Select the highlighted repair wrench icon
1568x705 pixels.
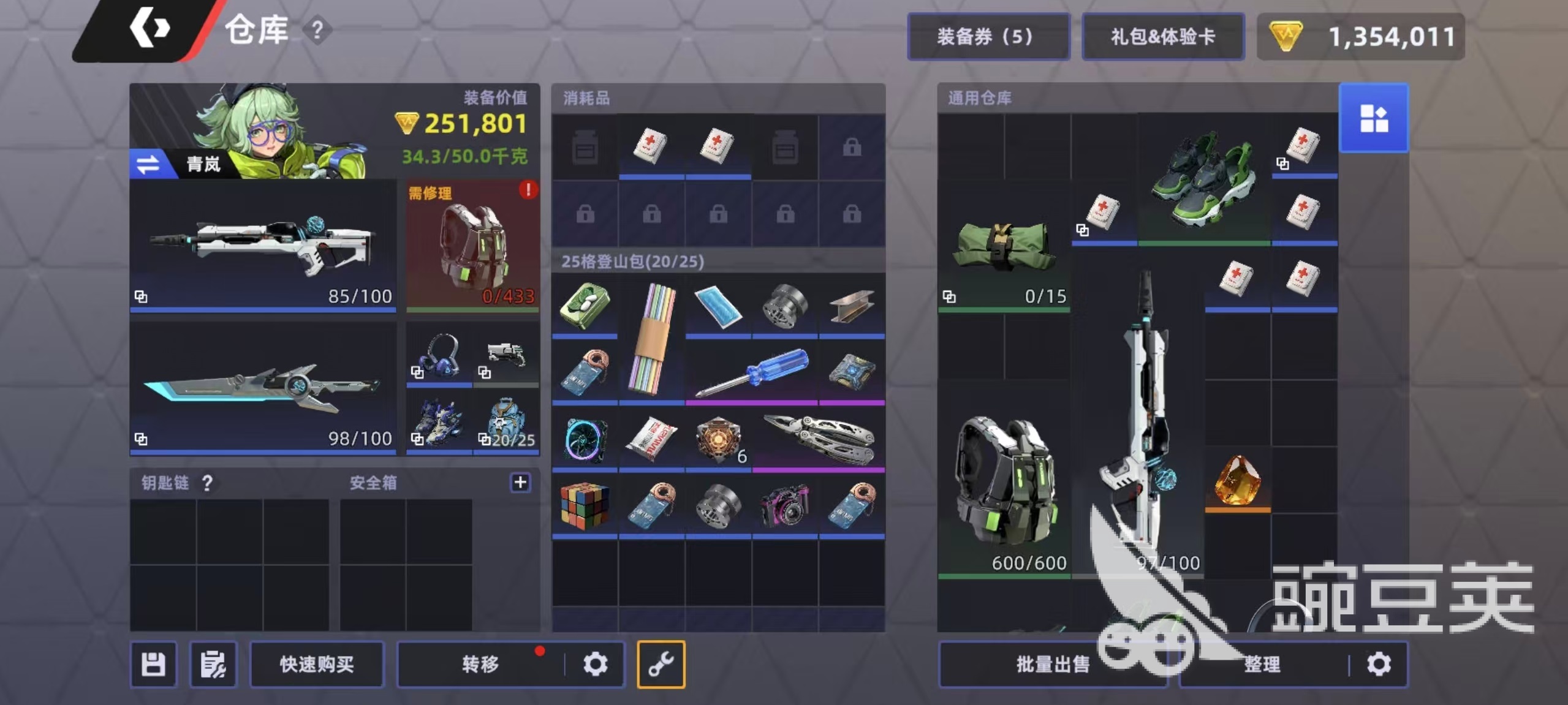661,663
